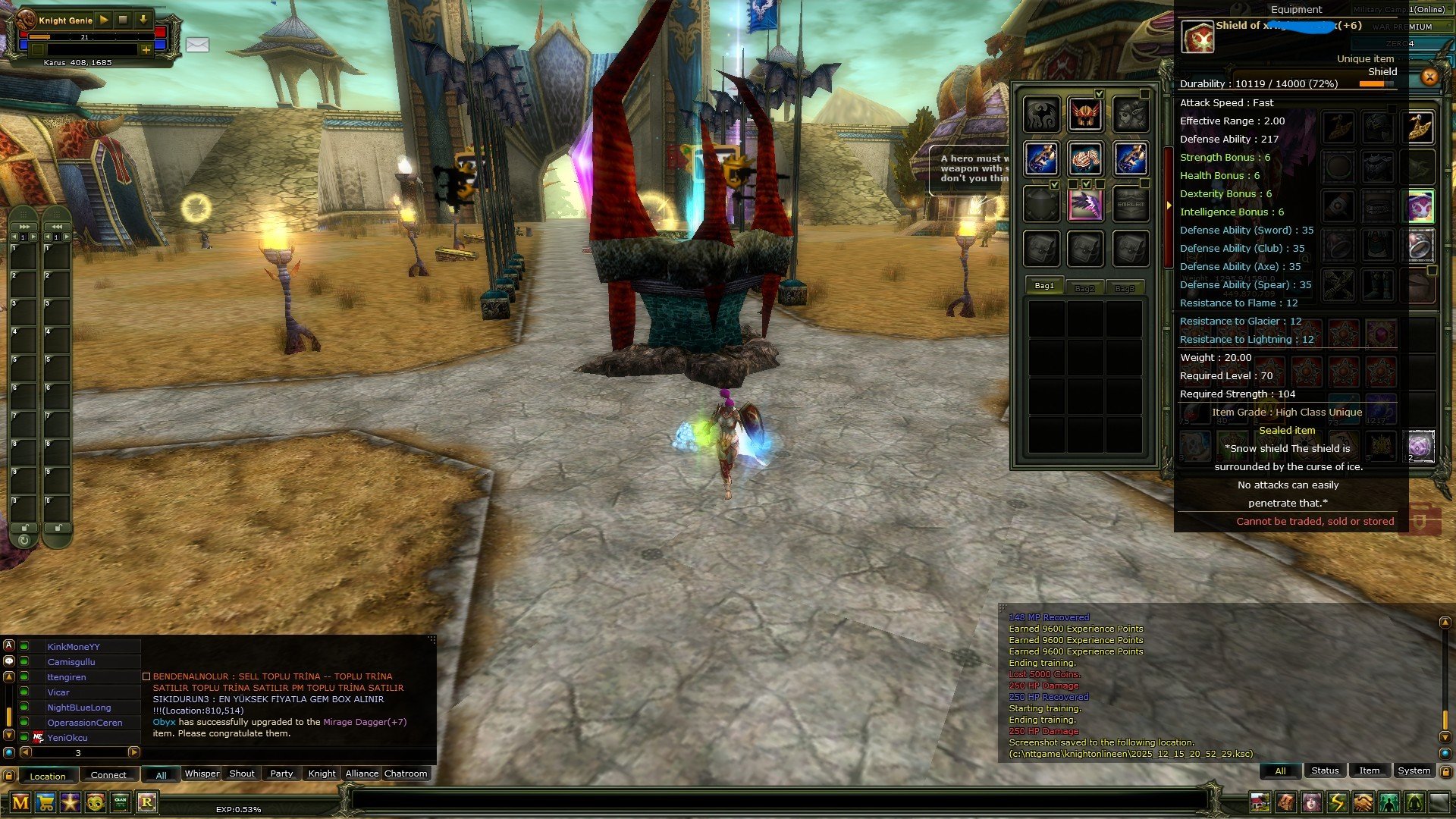Close the equipment window with the orange X
This screenshot has width=1456, height=819.
pyautogui.click(x=1429, y=77)
